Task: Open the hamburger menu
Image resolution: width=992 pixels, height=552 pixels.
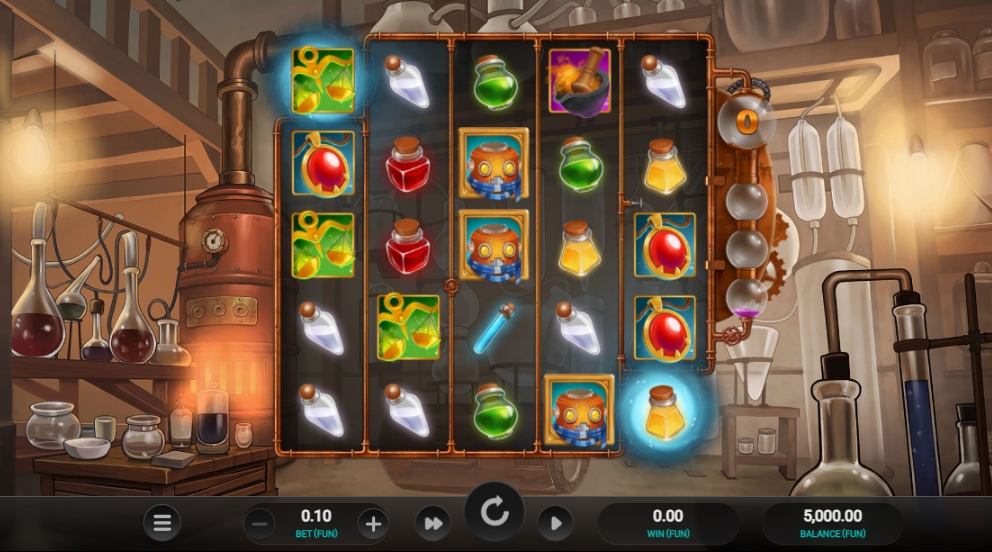Action: (162, 522)
